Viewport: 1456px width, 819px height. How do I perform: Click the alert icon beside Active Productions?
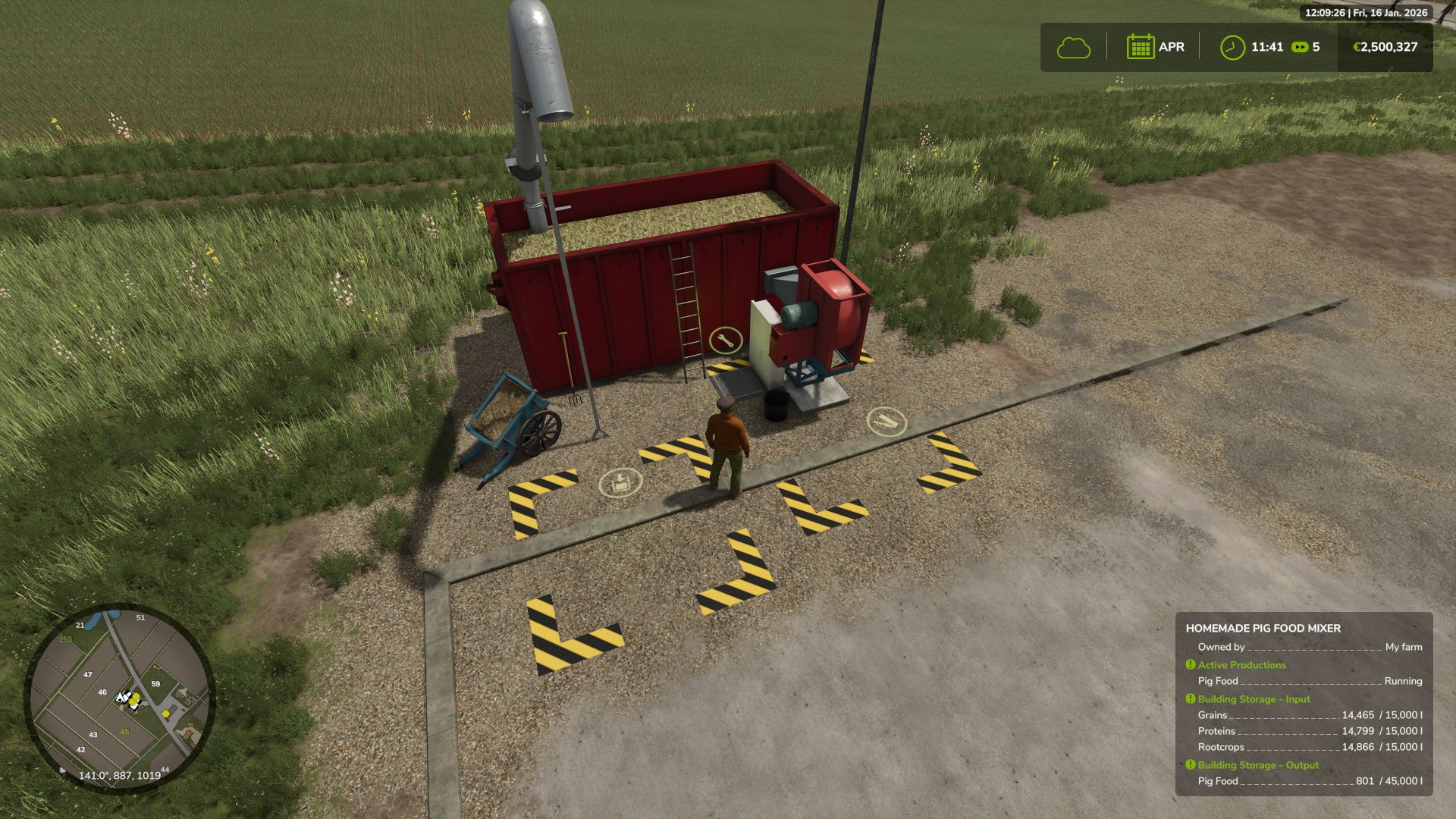[1191, 665]
